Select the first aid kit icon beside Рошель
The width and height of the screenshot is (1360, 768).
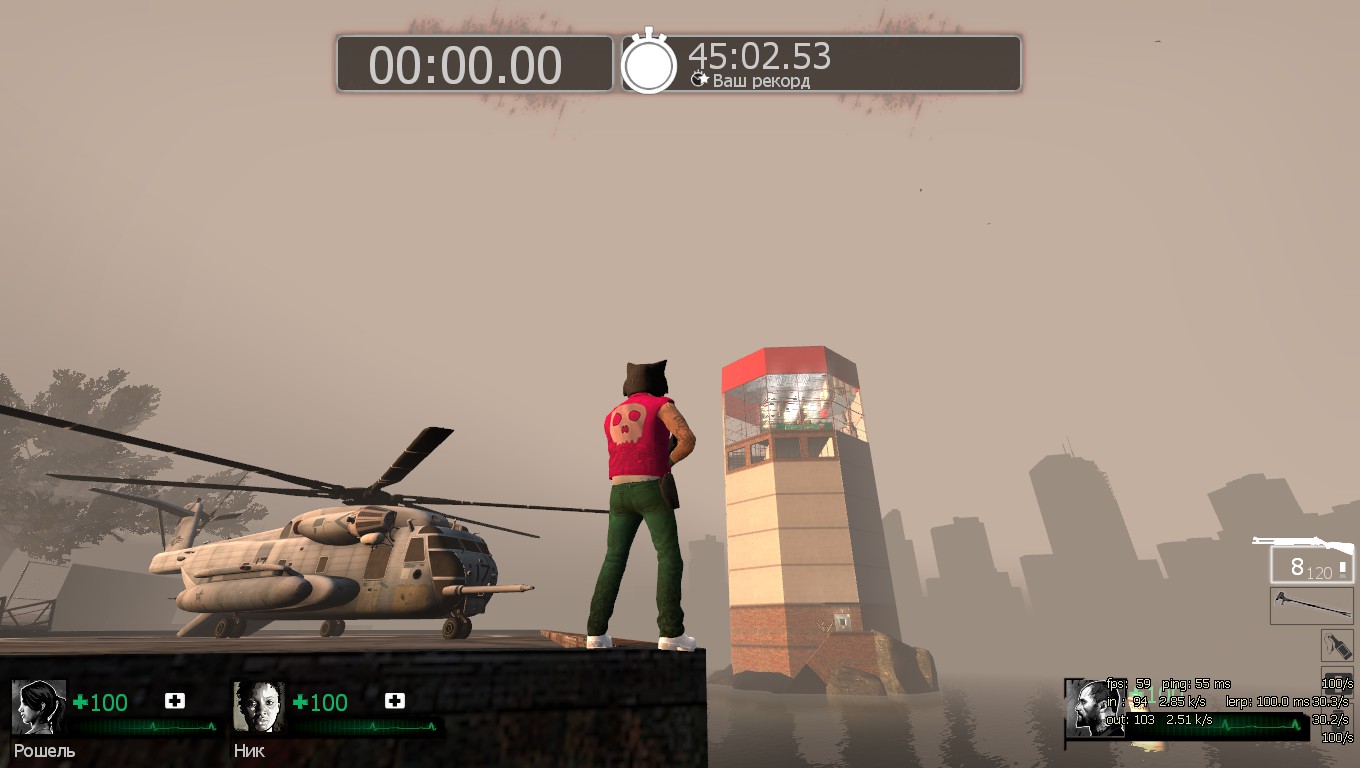(x=175, y=701)
